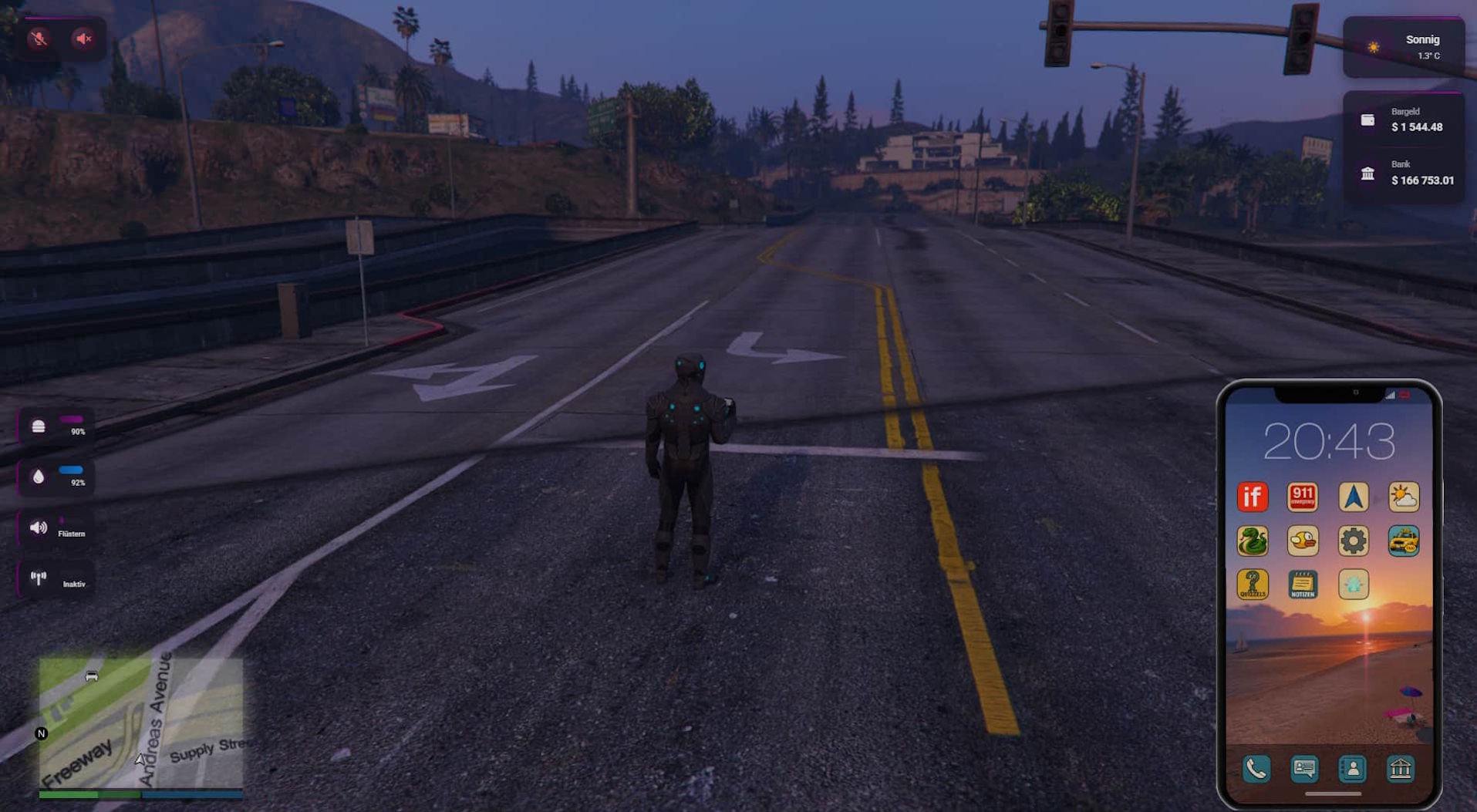Start the green snake game app

point(1252,541)
